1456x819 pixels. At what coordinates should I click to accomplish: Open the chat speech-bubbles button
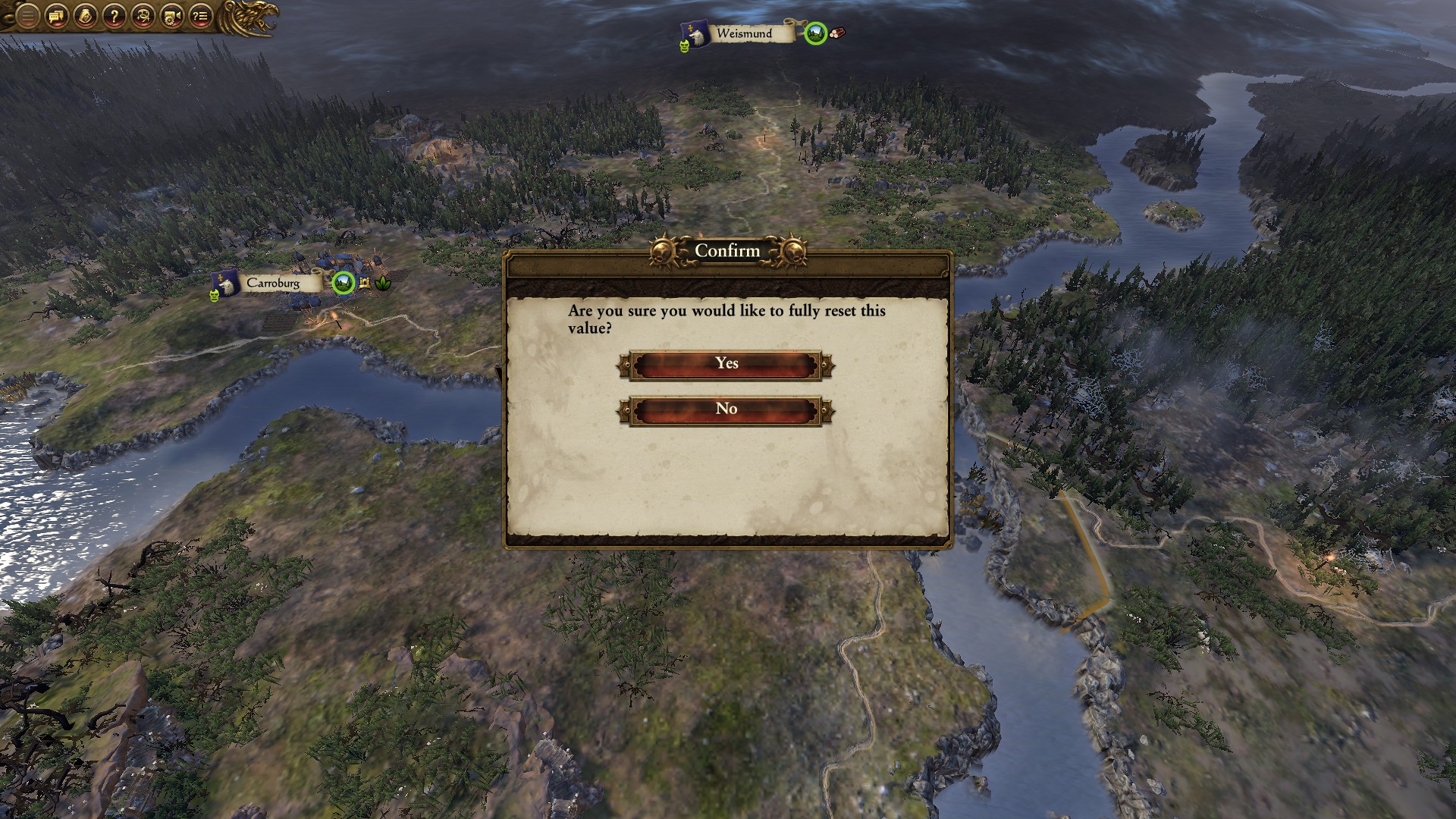(56, 16)
